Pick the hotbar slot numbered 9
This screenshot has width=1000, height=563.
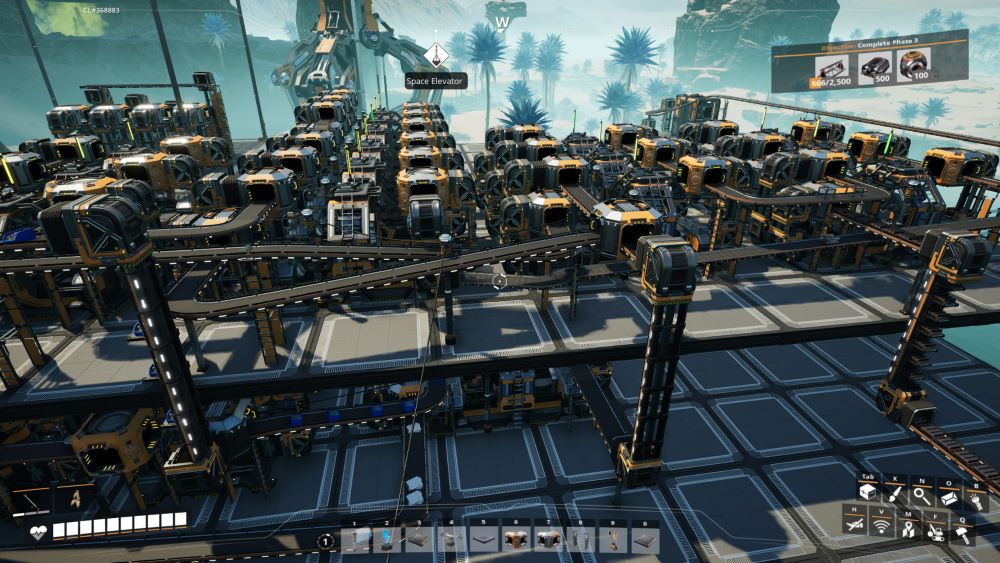[612, 540]
